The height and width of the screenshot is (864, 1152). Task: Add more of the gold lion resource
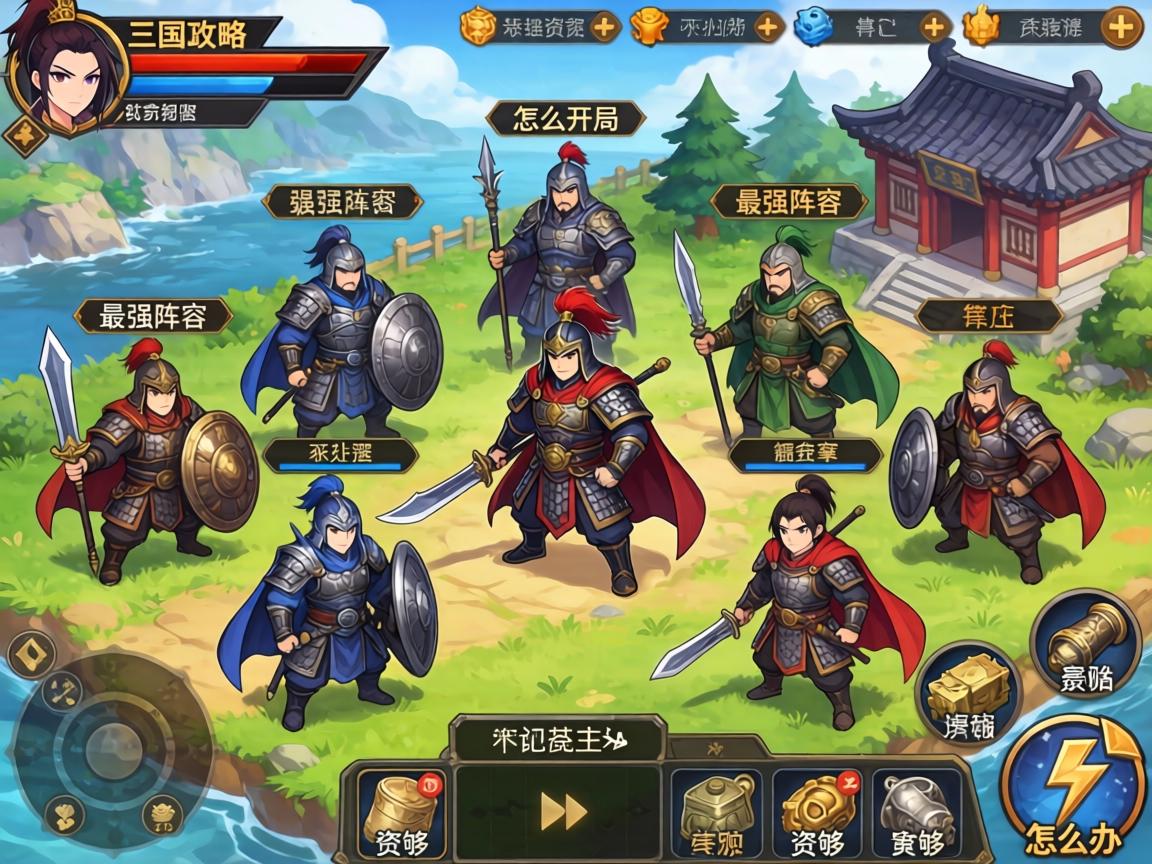(x=604, y=26)
